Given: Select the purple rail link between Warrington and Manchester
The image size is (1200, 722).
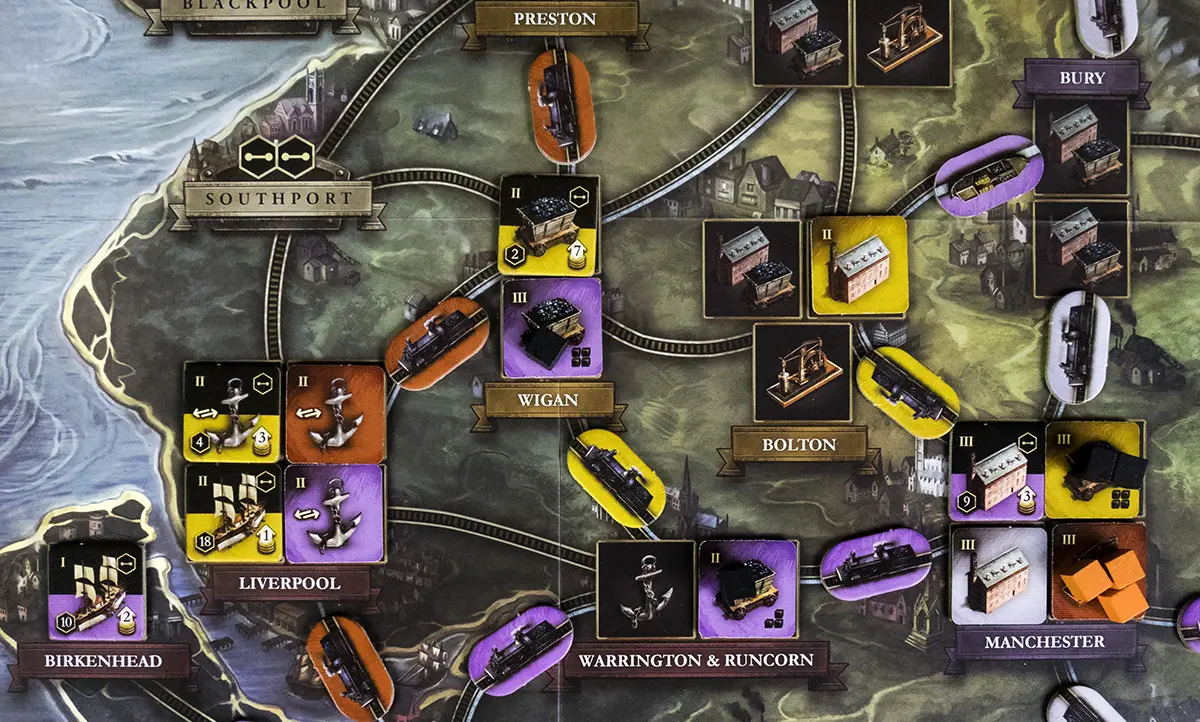Looking at the screenshot, I should (876, 566).
